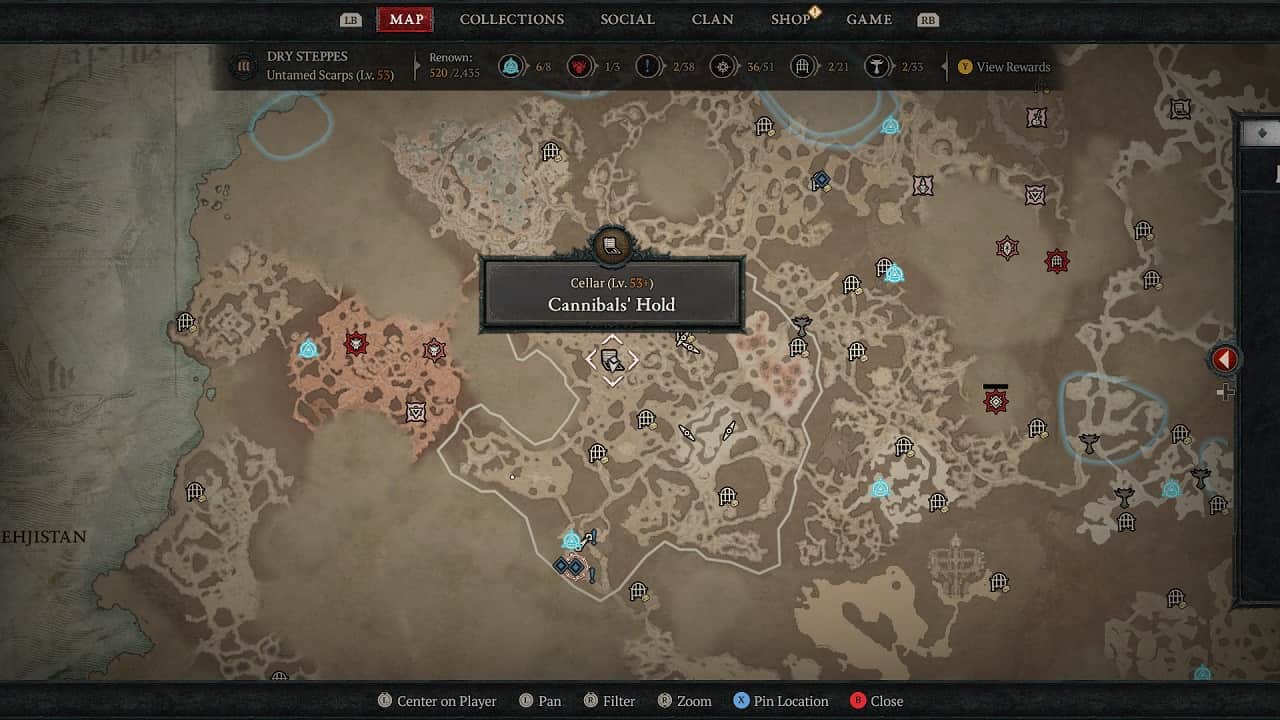Click the red arrow panel expander
The width and height of the screenshot is (1280, 720).
tap(1225, 359)
